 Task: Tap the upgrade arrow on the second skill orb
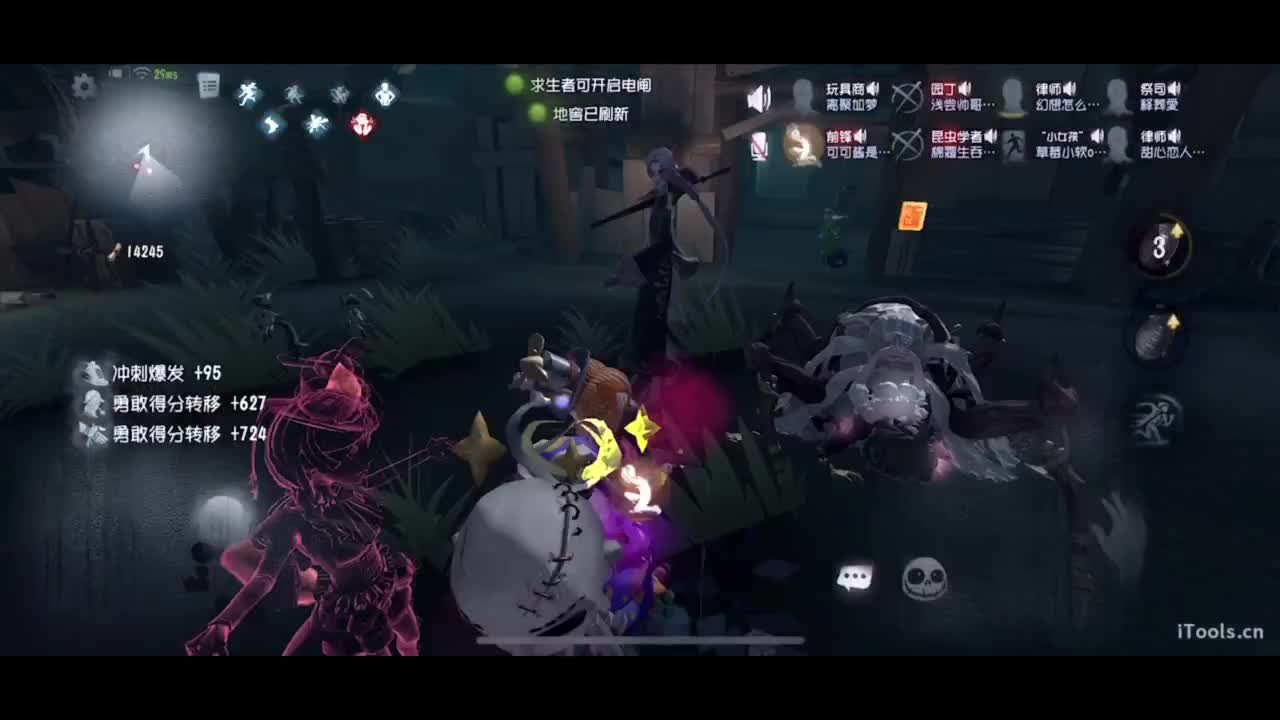[1175, 320]
